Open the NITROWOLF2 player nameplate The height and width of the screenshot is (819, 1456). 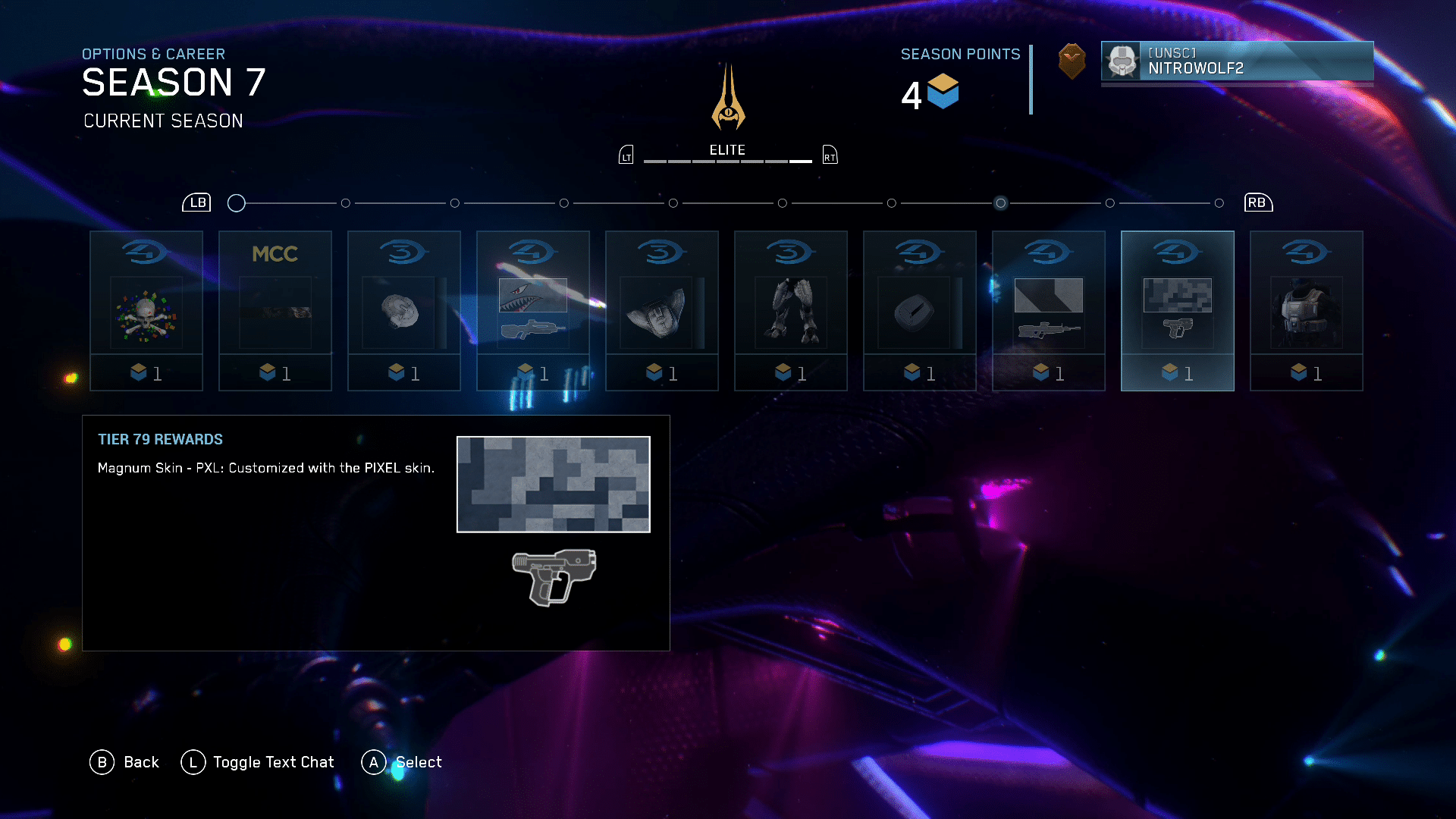tap(1237, 61)
